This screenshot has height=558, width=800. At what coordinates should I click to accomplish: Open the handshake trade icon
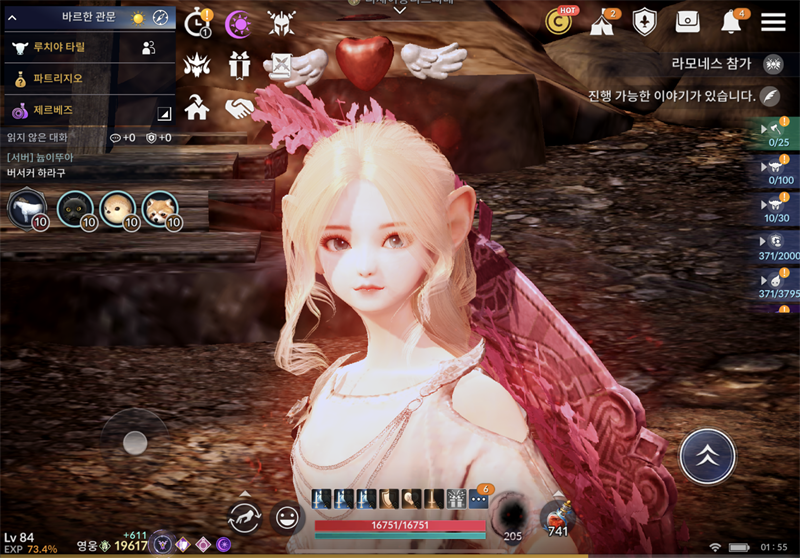coord(239,108)
